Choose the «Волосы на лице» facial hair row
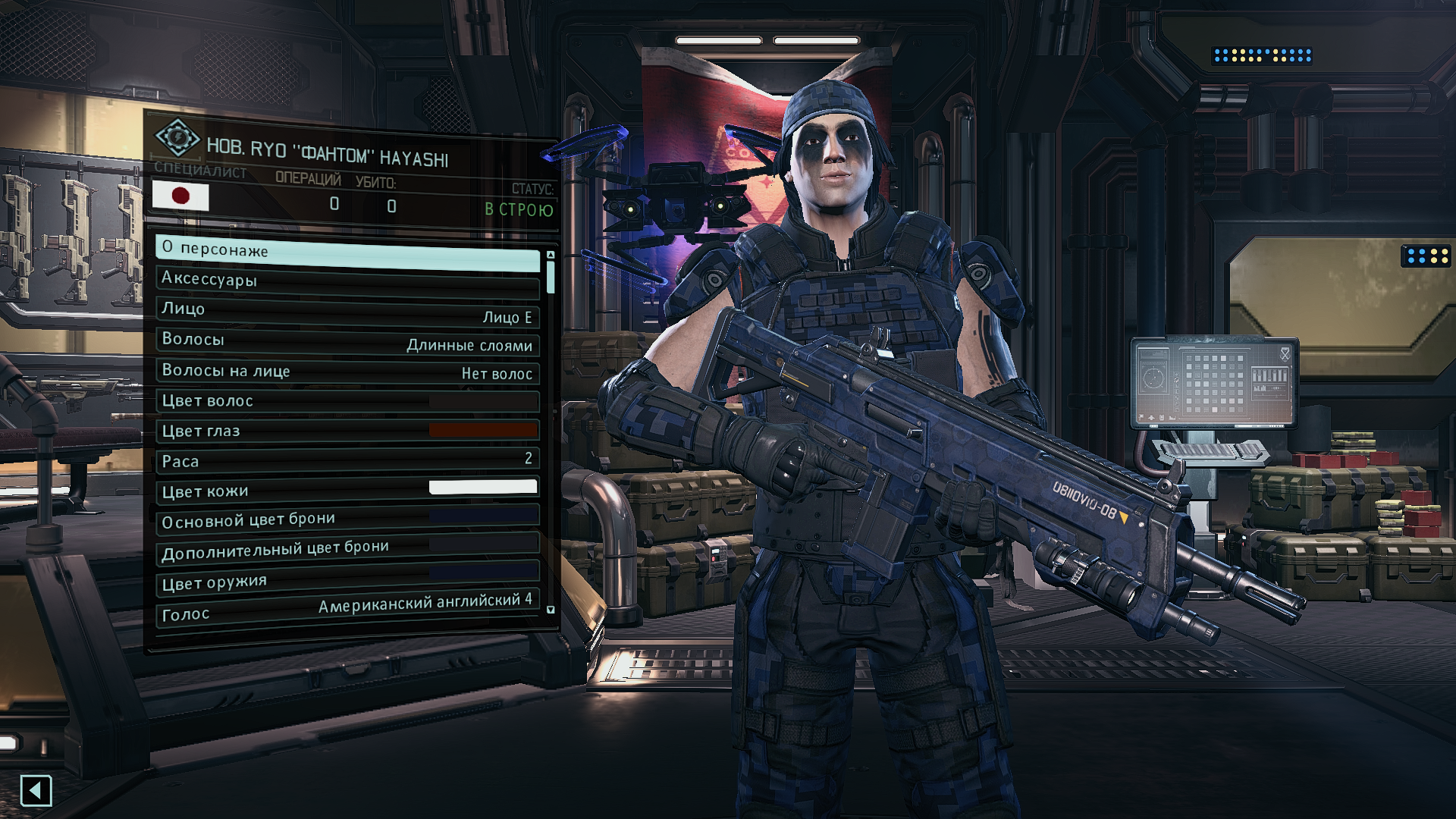Image resolution: width=1456 pixels, height=819 pixels. click(x=347, y=372)
